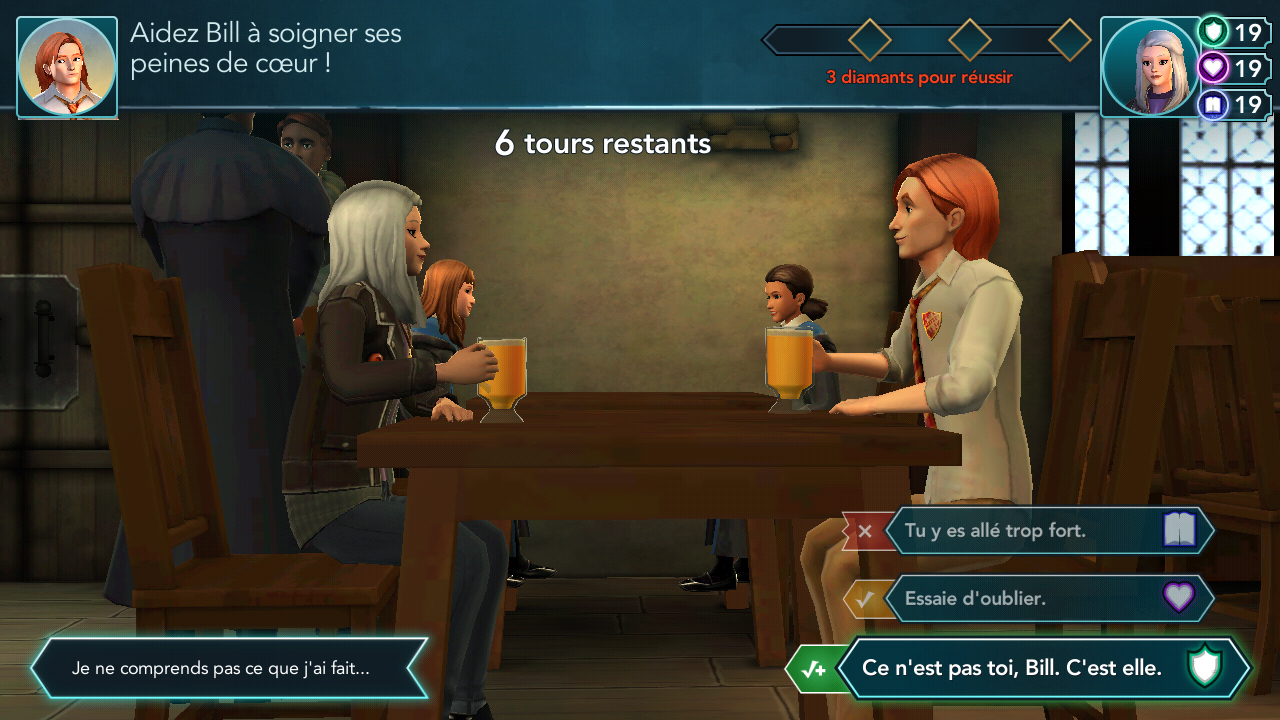Tap Bill's portrait in the objective banner
Screen dimensions: 1280x720
click(x=67, y=67)
